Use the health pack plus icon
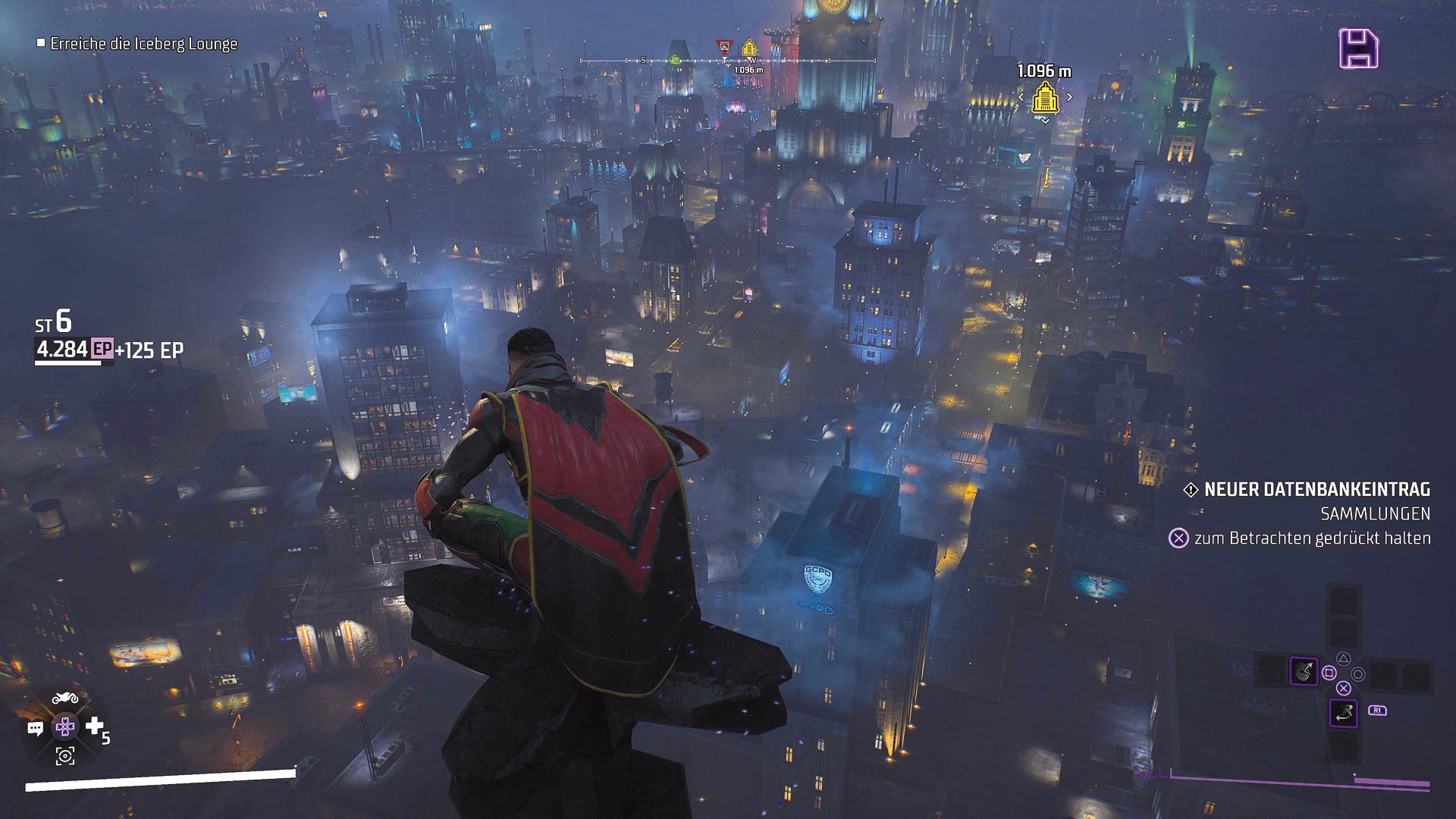This screenshot has height=819, width=1456. pos(94,726)
